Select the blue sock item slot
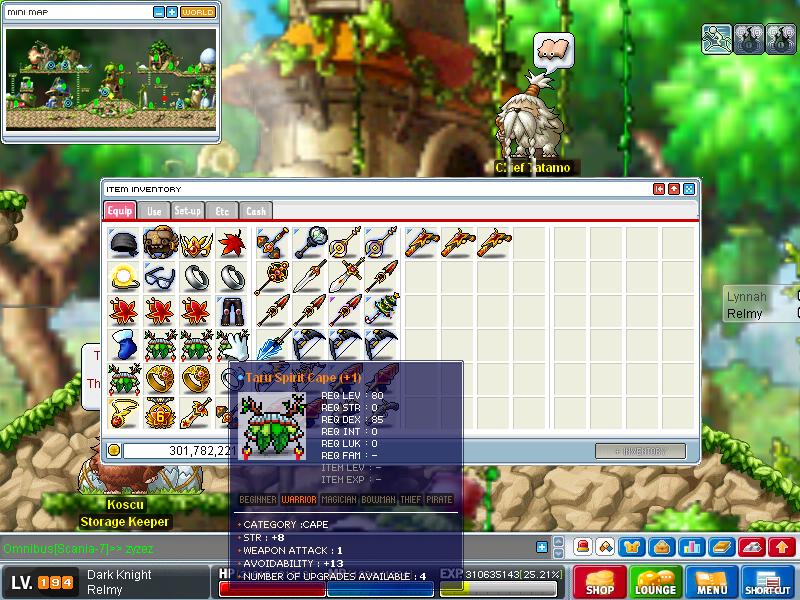Screen dimensions: 800x600 click(x=124, y=345)
